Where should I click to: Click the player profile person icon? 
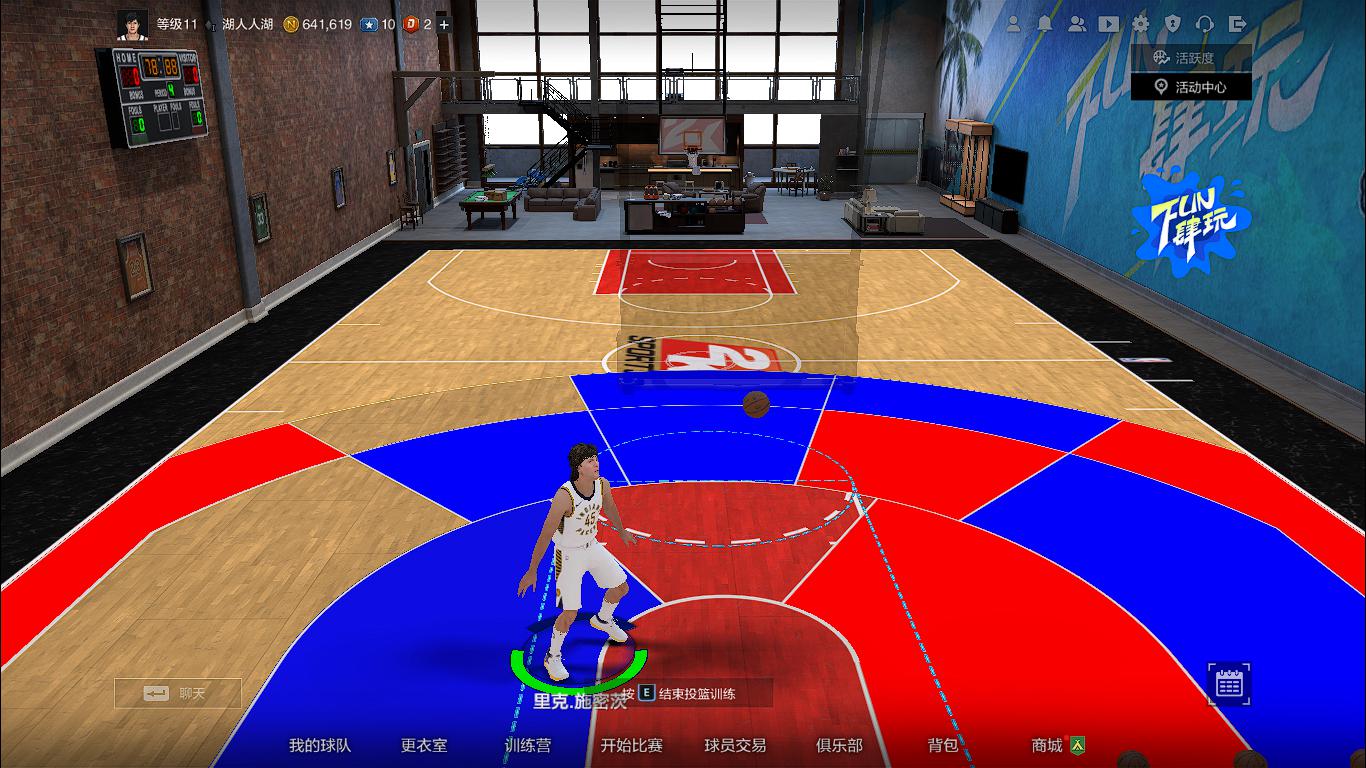[x=1015, y=23]
